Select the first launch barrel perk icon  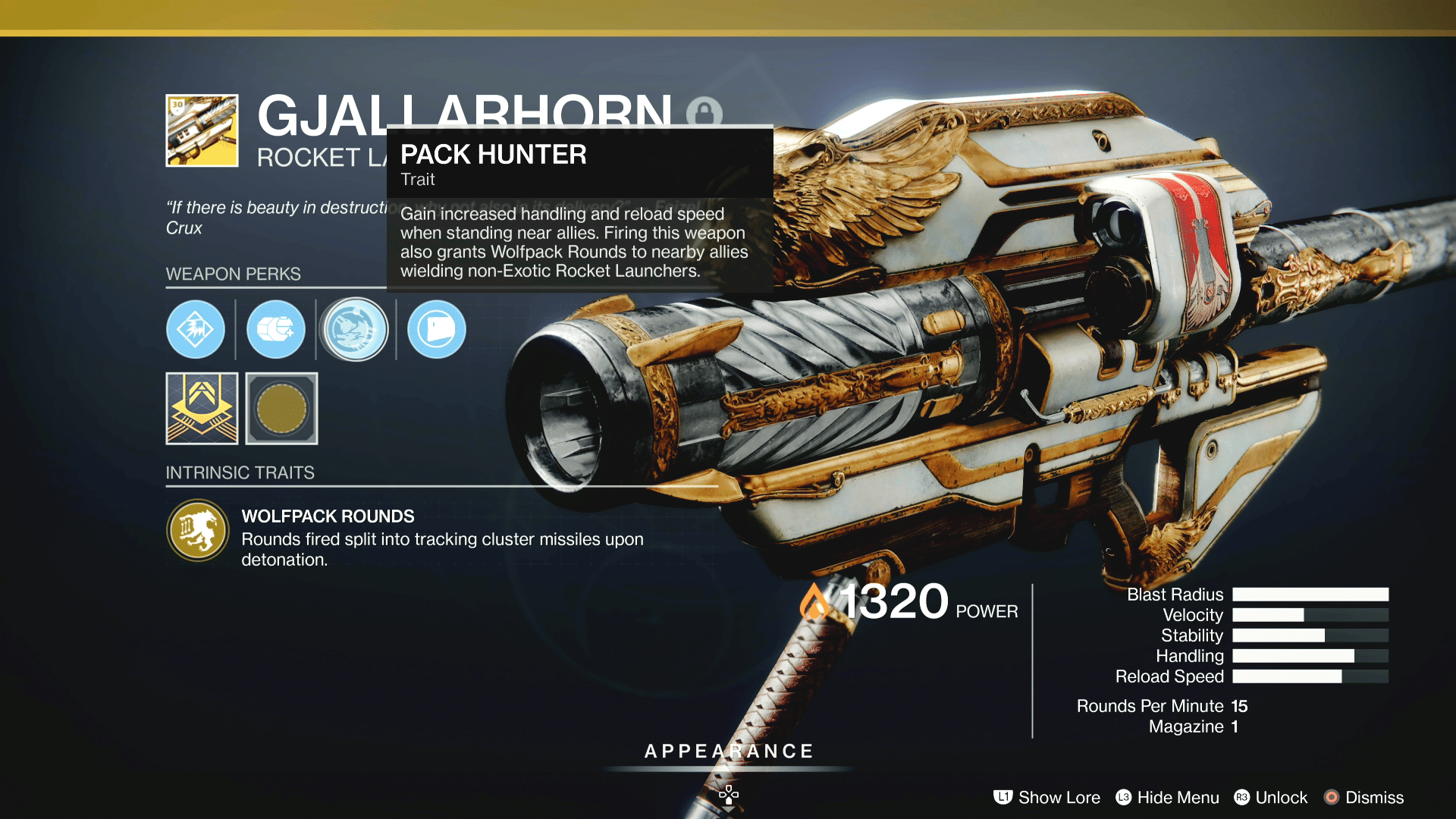196,330
